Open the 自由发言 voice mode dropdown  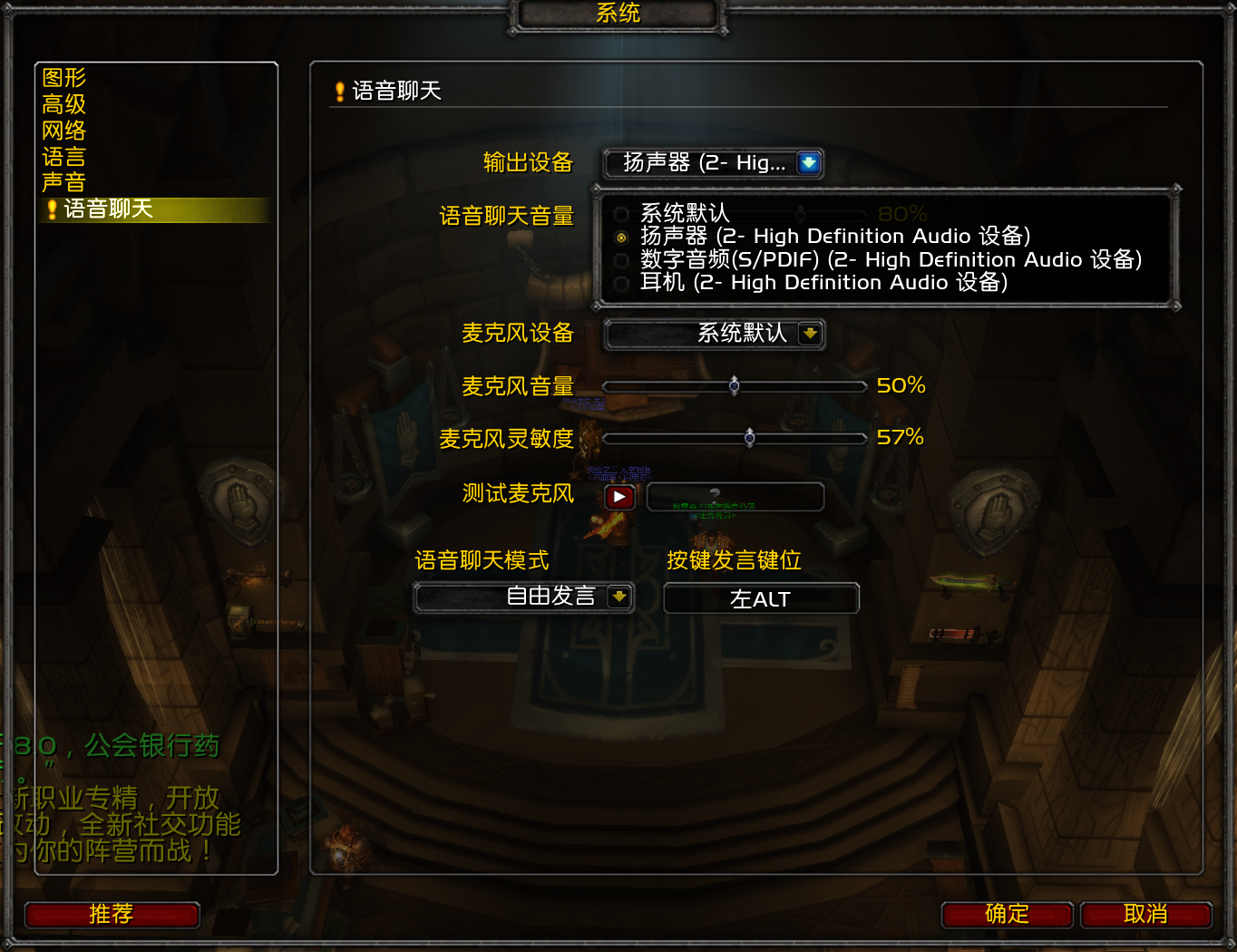523,597
